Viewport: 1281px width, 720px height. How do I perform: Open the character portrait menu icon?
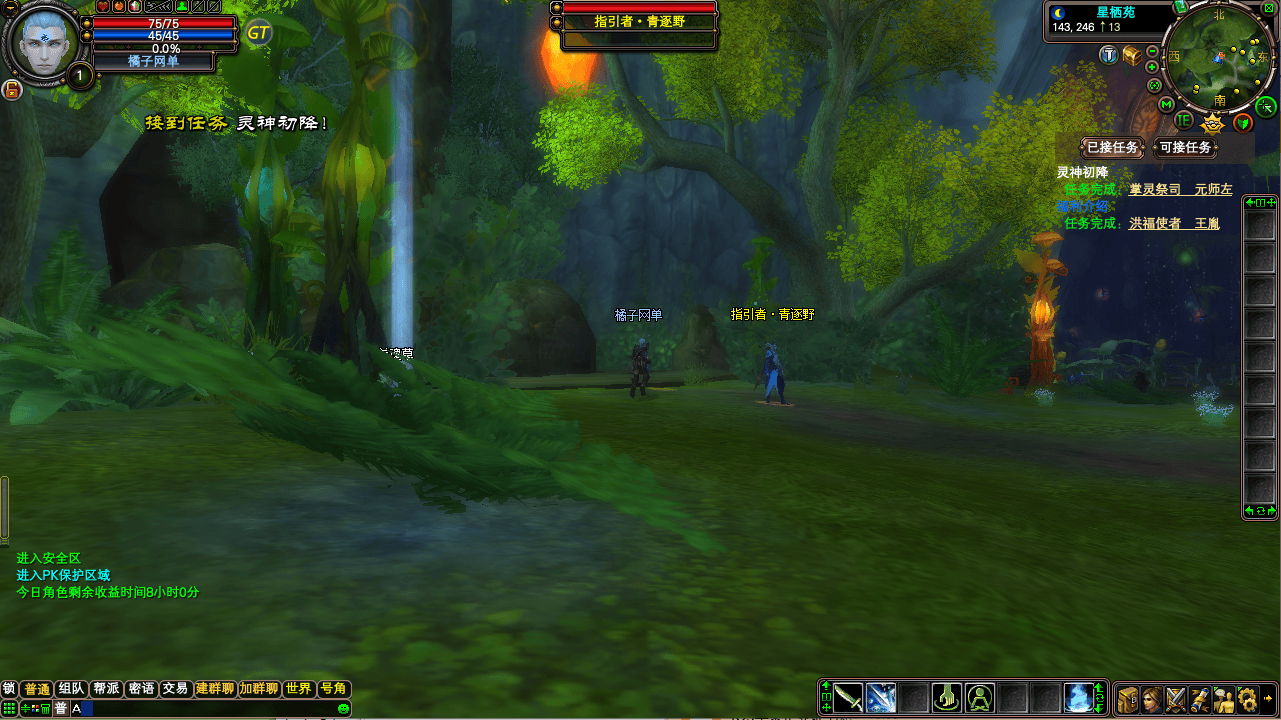tap(1152, 698)
